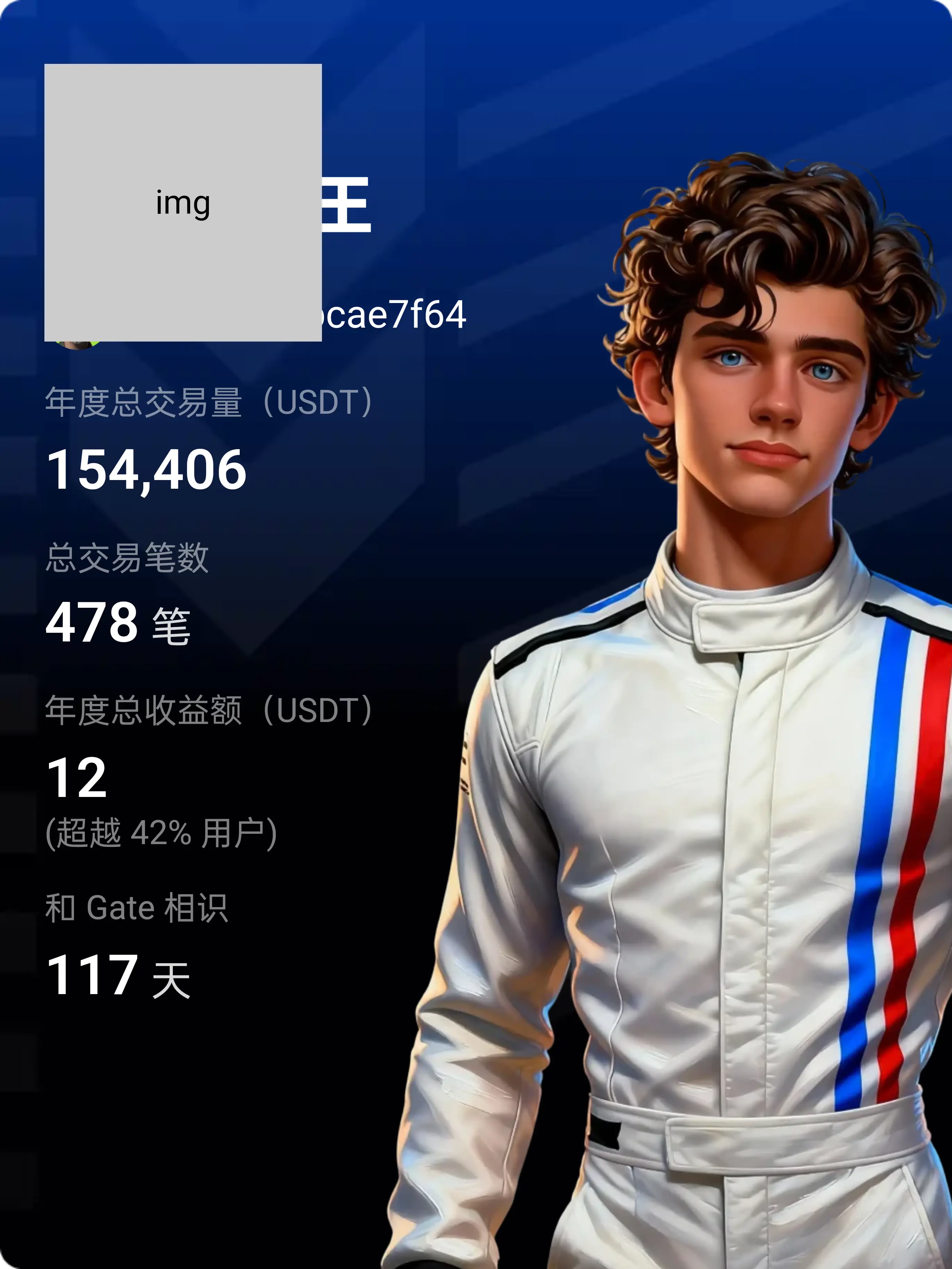Click the gray img placeholder box

click(183, 202)
